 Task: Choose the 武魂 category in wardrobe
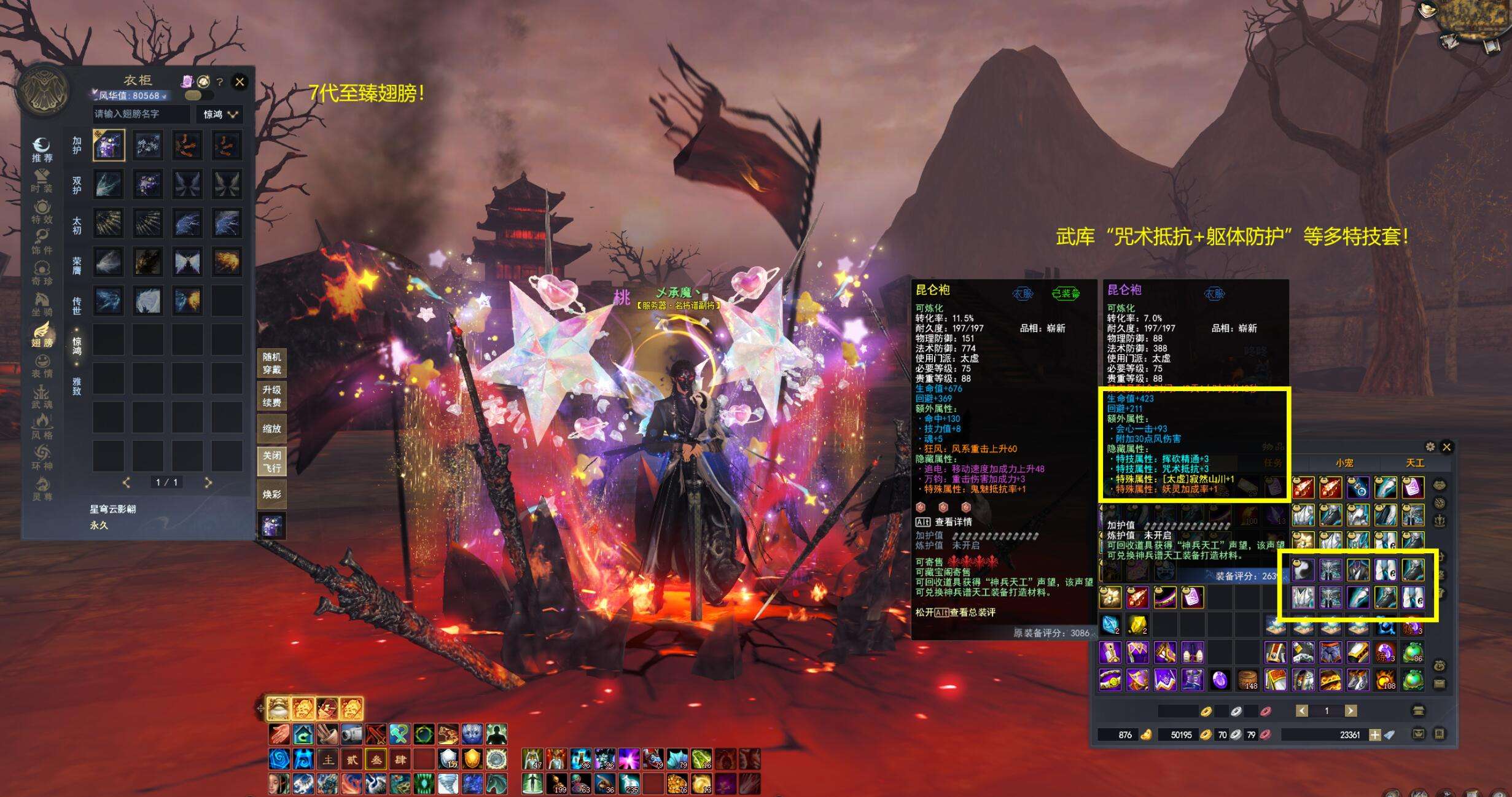click(x=42, y=396)
